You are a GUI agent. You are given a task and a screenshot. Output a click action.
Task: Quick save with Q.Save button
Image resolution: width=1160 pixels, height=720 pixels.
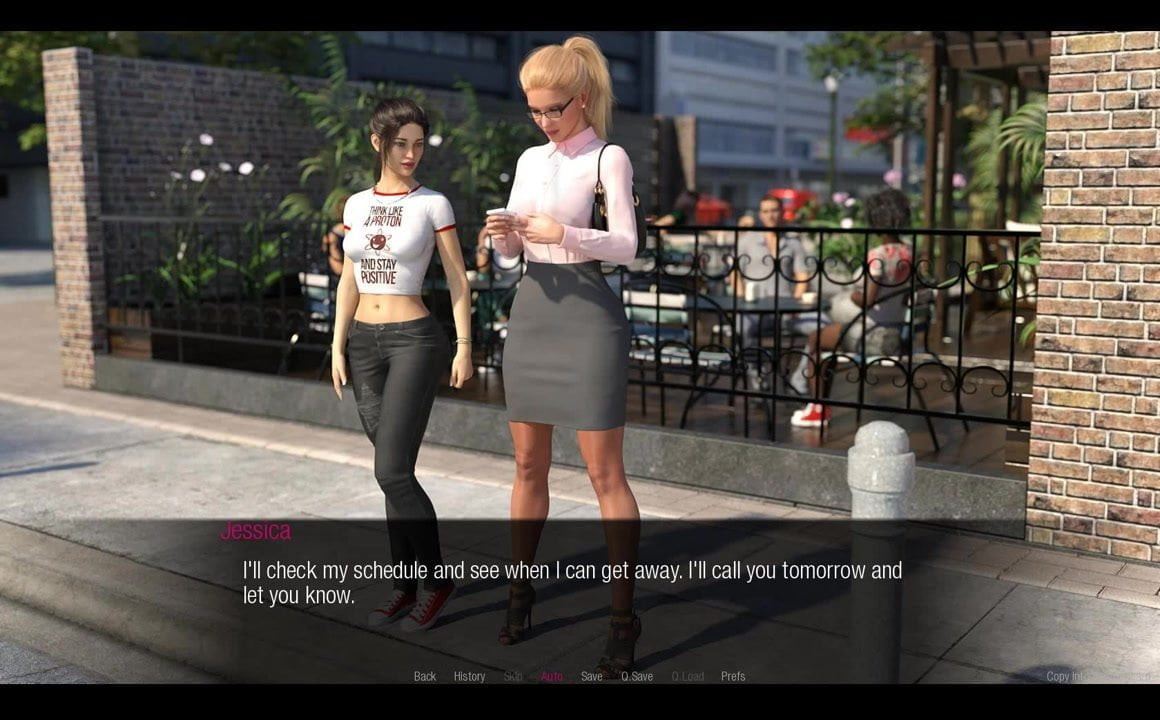tap(637, 677)
